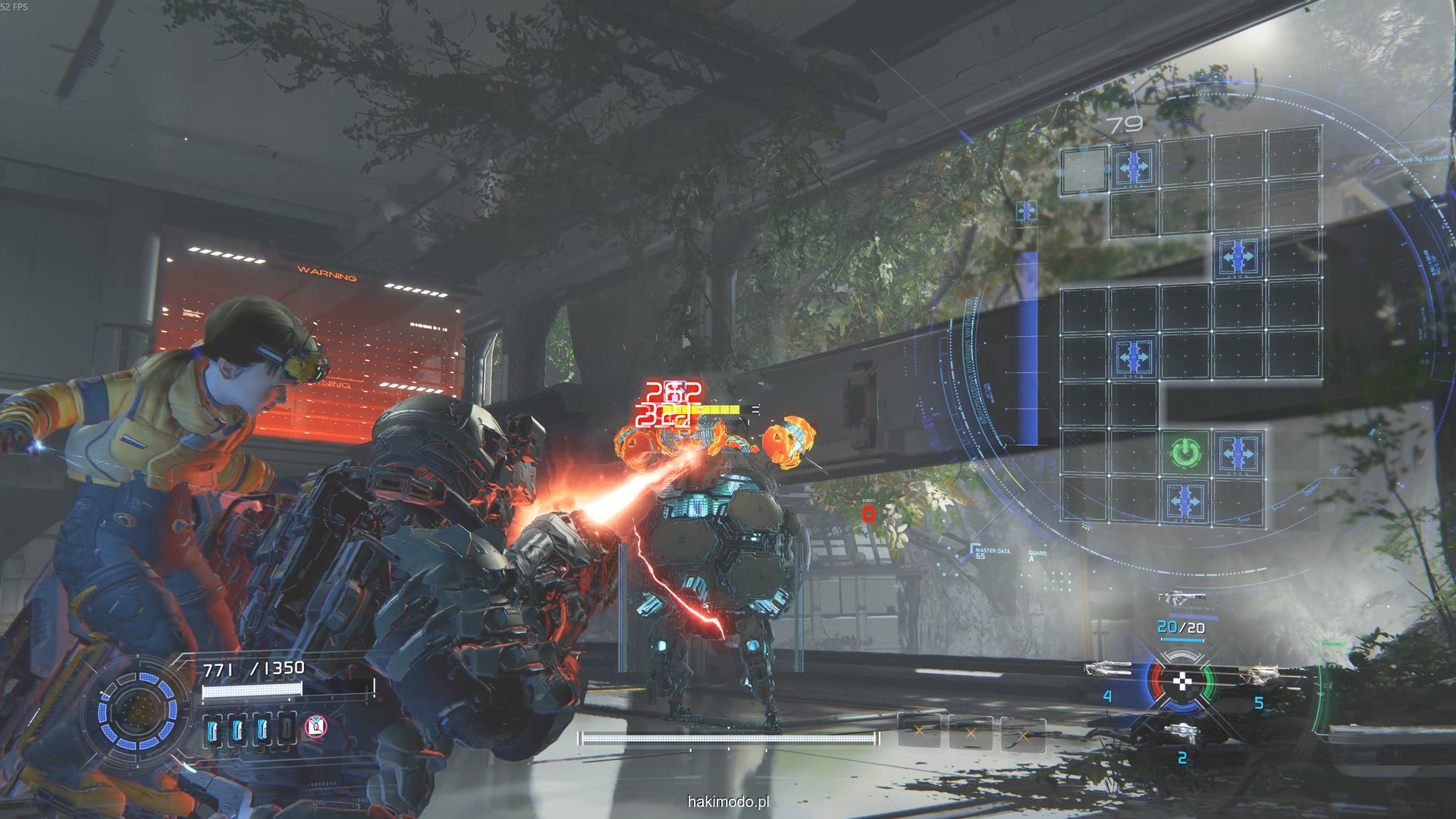Click the red crossed-out disabled ability icon
This screenshot has height=819, width=1456.
[x=315, y=727]
